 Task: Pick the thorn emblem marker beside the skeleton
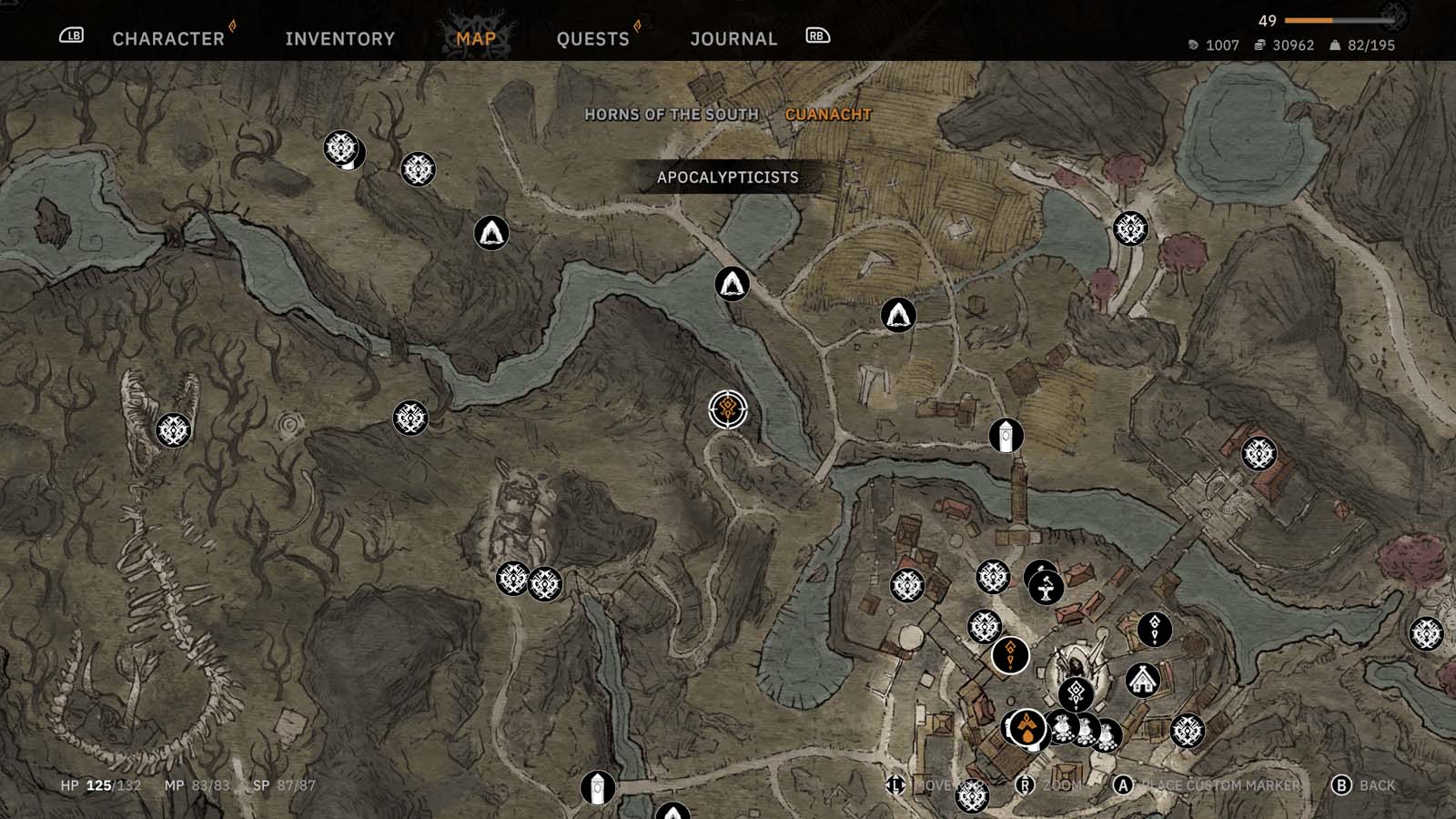point(173,430)
